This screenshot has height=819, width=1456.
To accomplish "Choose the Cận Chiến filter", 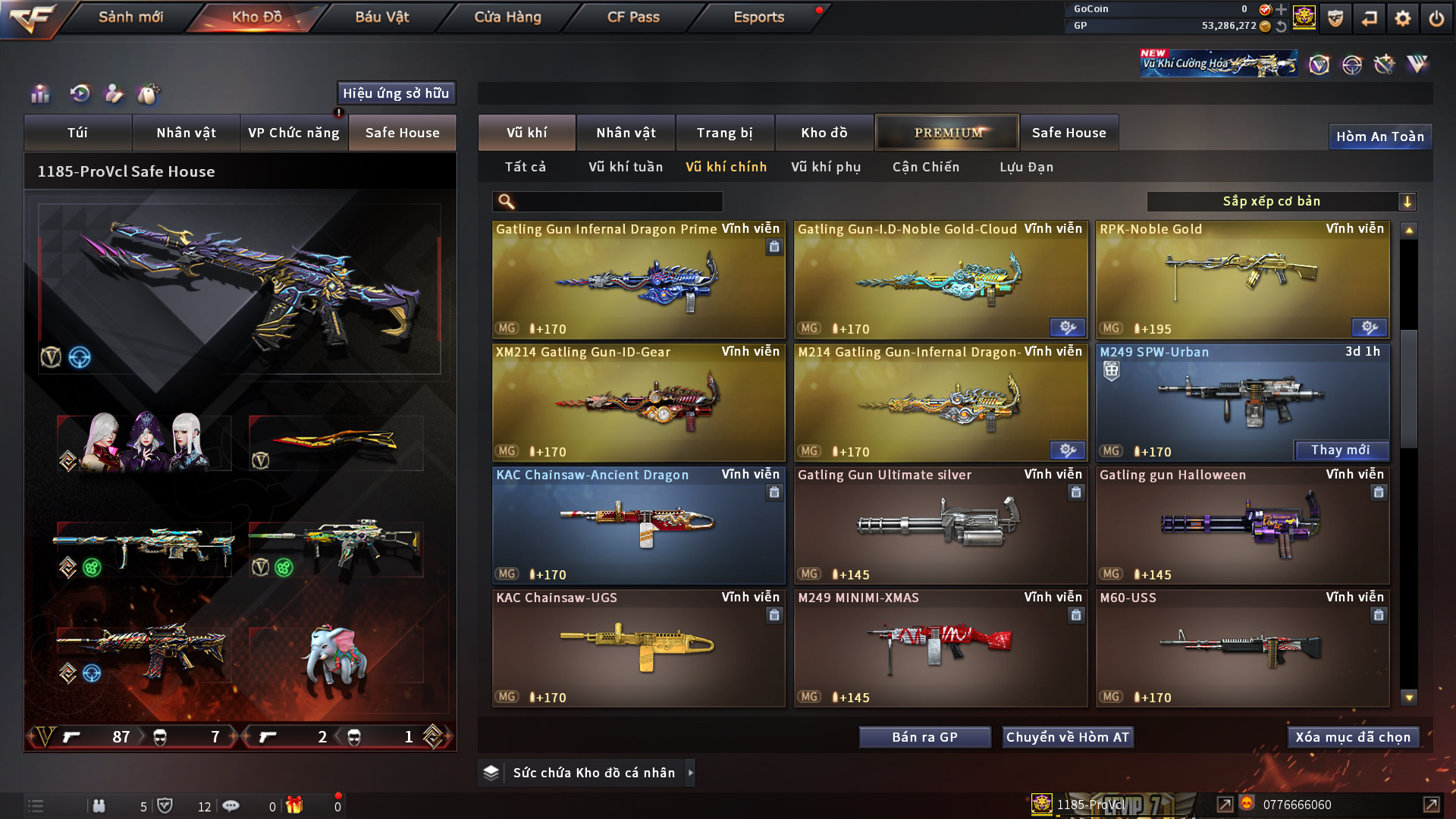I will (x=926, y=167).
